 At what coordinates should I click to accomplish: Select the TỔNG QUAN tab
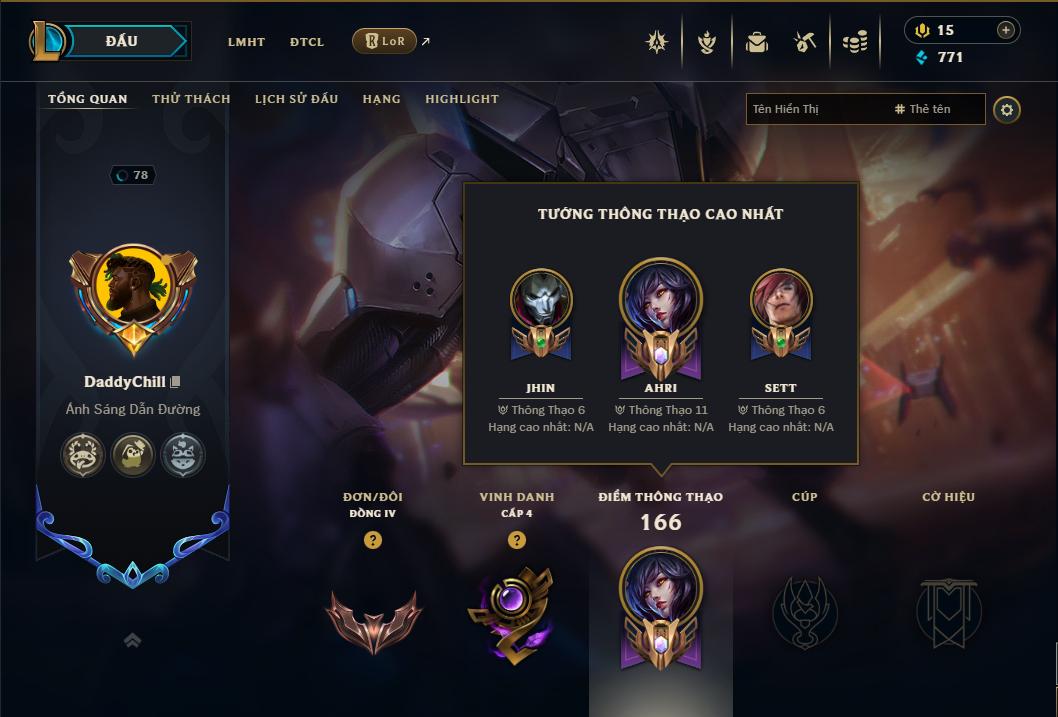pos(88,99)
